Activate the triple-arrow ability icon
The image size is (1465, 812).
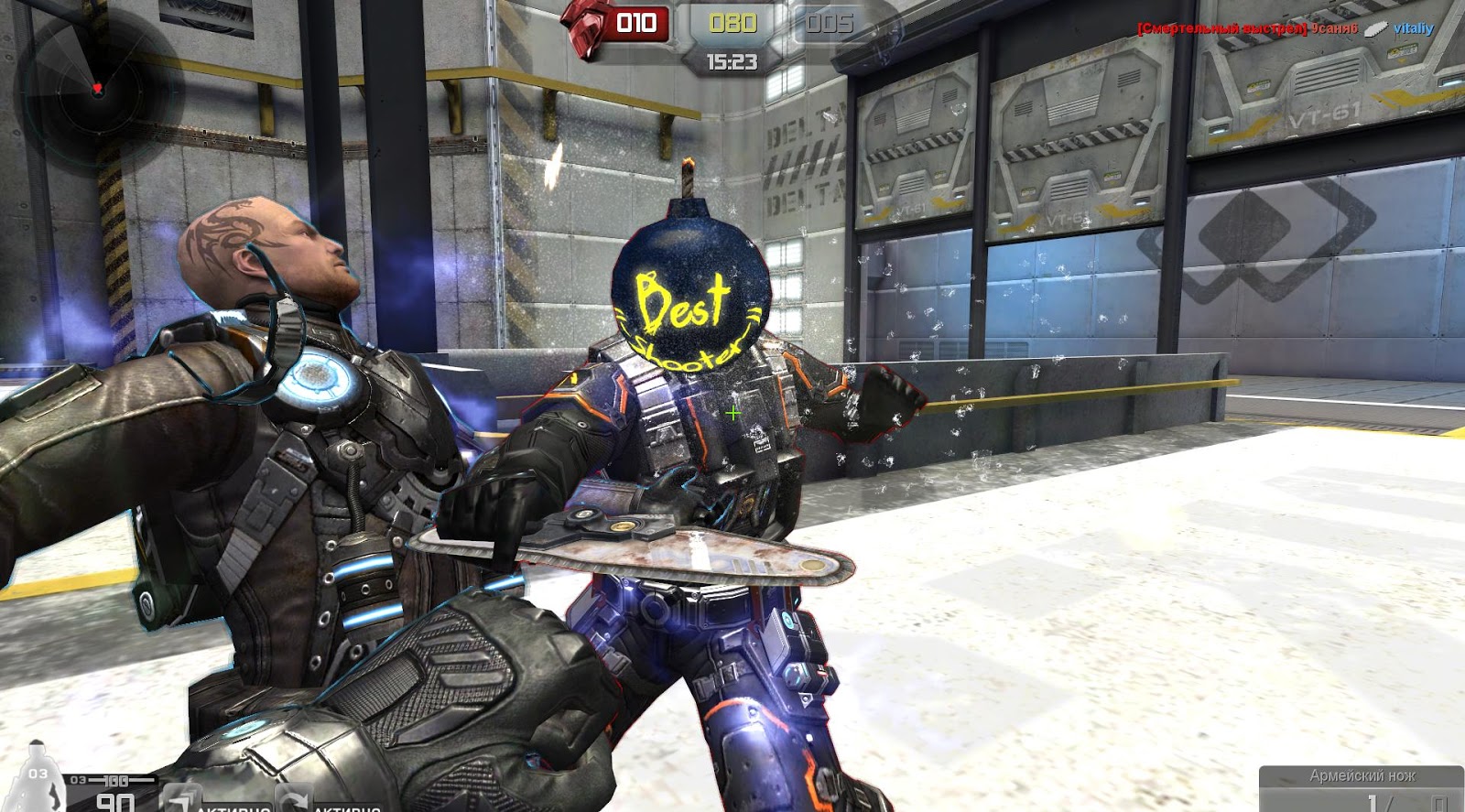tap(181, 799)
